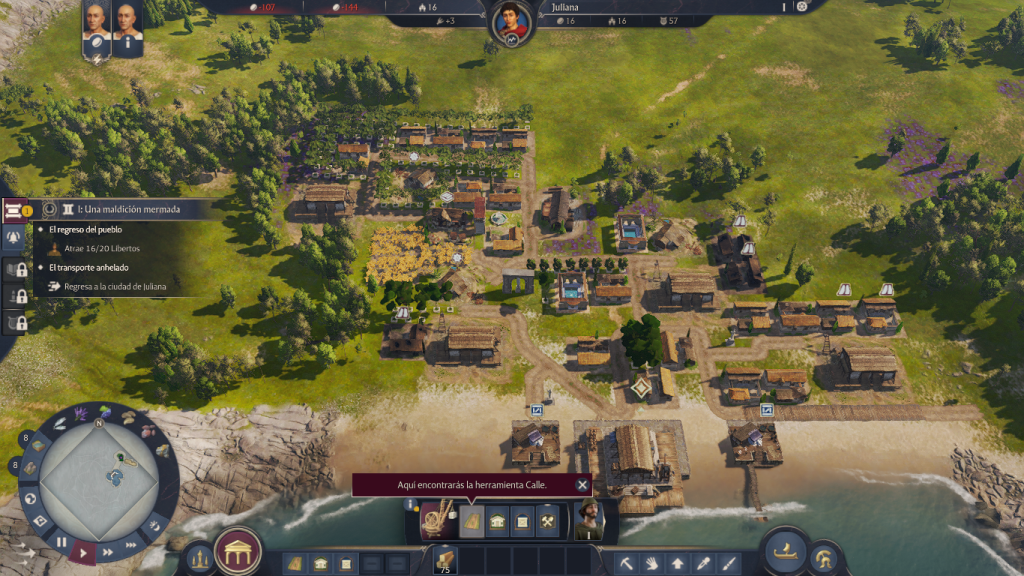This screenshot has height=576, width=1024.
Task: Select the road (Calle) building tool
Action: point(472,521)
